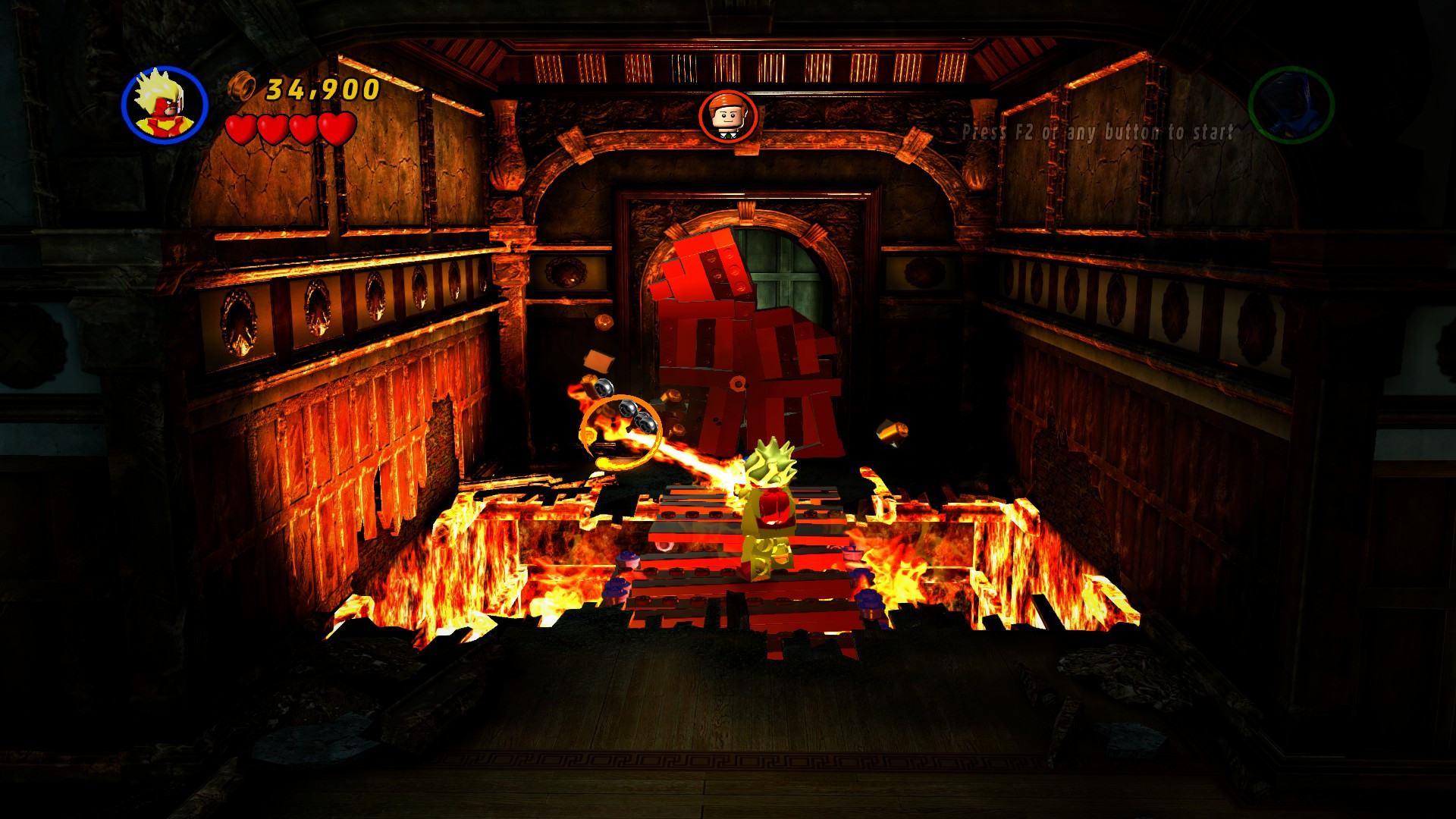Click the first red heart in health bar
Screen dimensions: 1456x819
point(239,127)
